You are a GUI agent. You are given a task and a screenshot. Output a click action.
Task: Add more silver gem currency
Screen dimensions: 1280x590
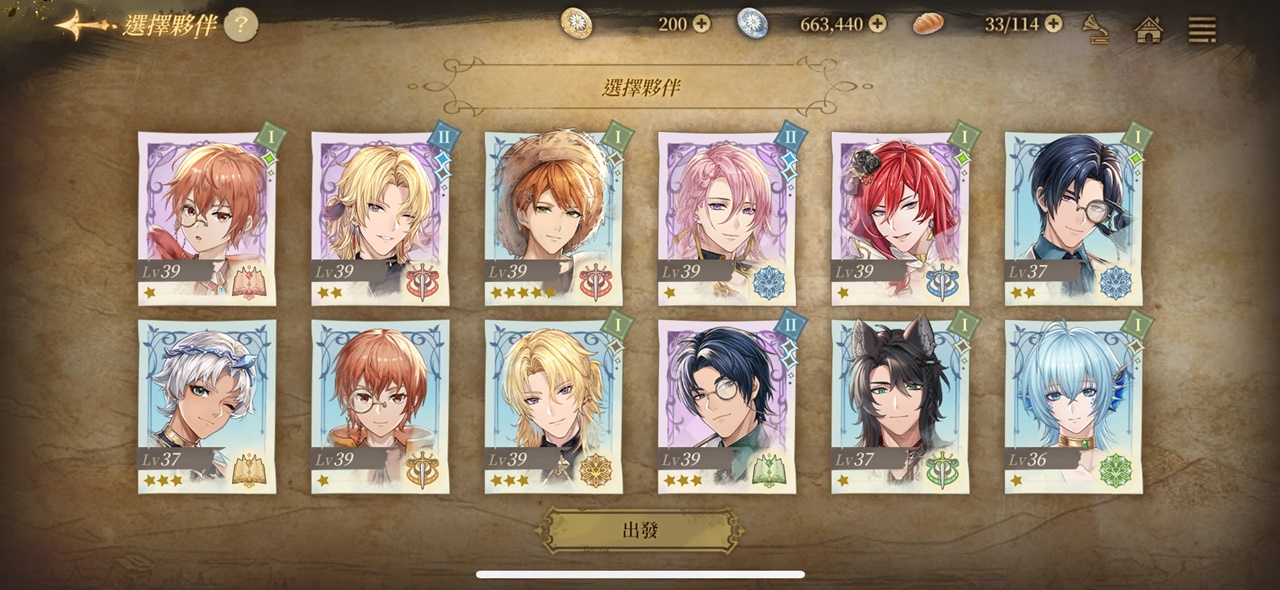point(877,24)
